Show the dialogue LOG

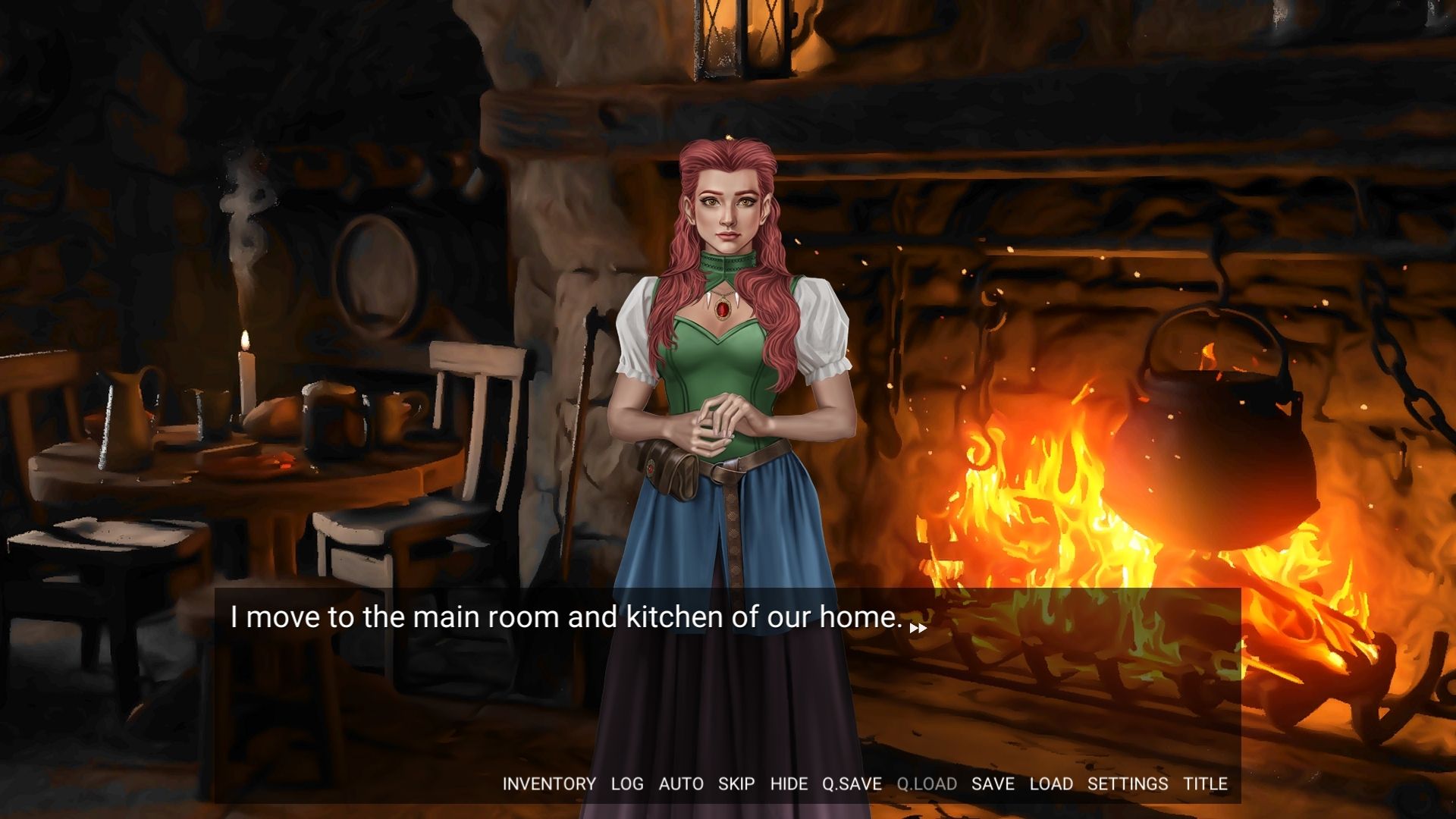point(627,784)
